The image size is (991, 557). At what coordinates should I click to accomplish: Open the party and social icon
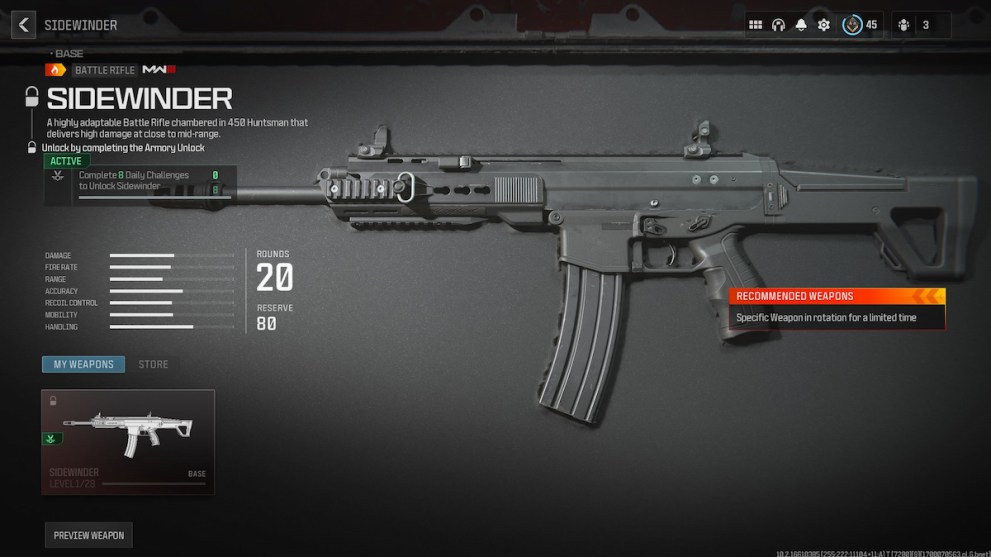pos(905,25)
